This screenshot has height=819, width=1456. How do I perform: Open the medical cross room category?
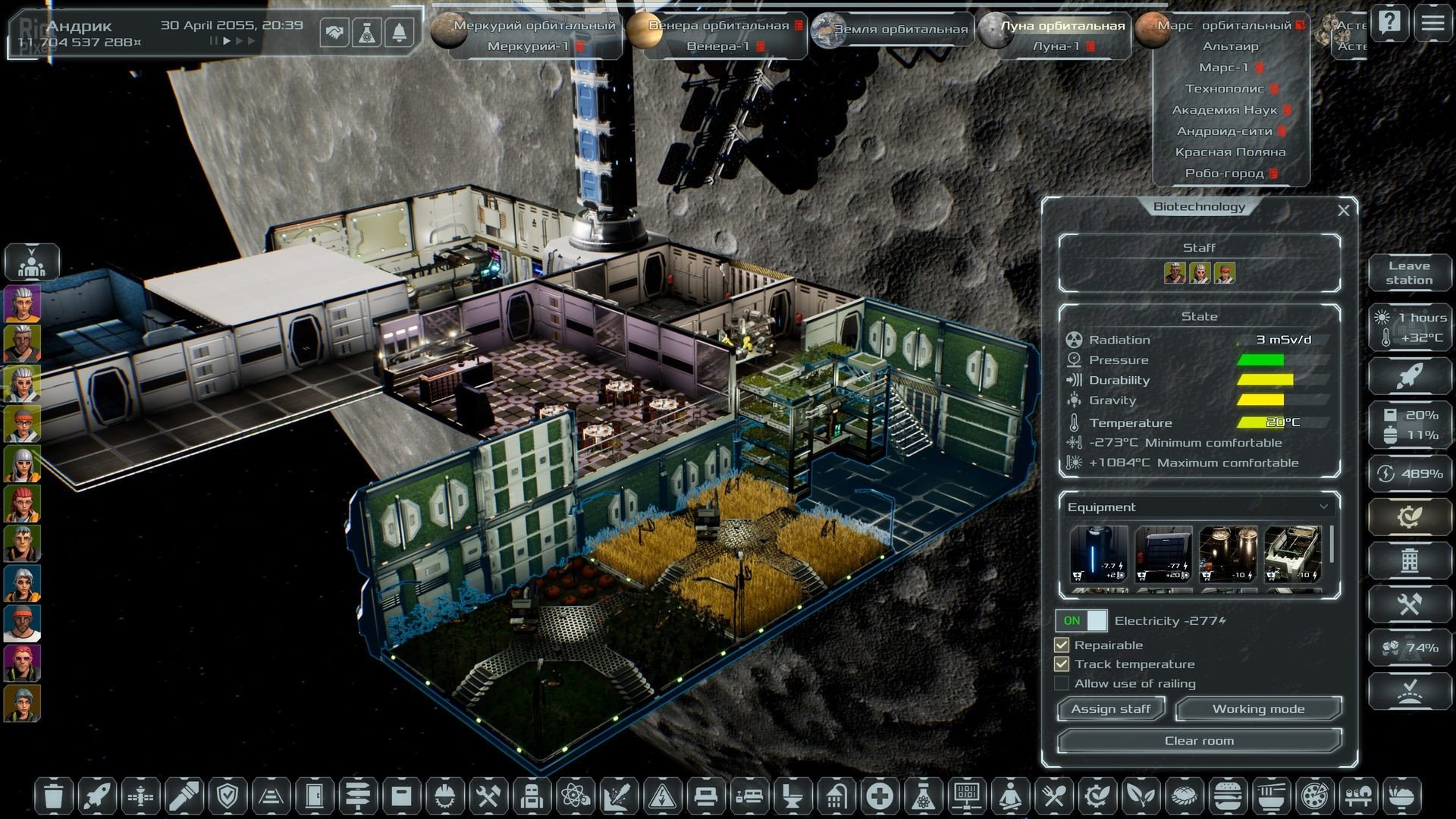click(x=880, y=796)
